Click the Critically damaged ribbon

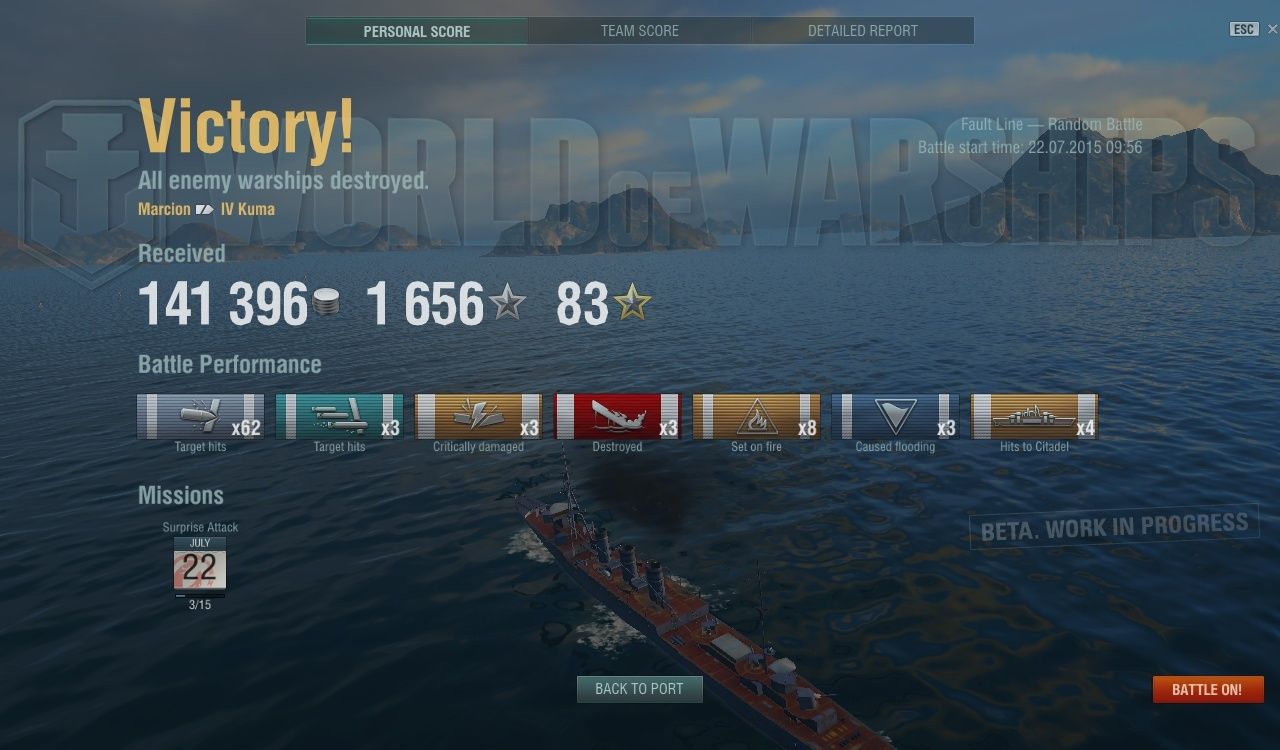pos(479,416)
